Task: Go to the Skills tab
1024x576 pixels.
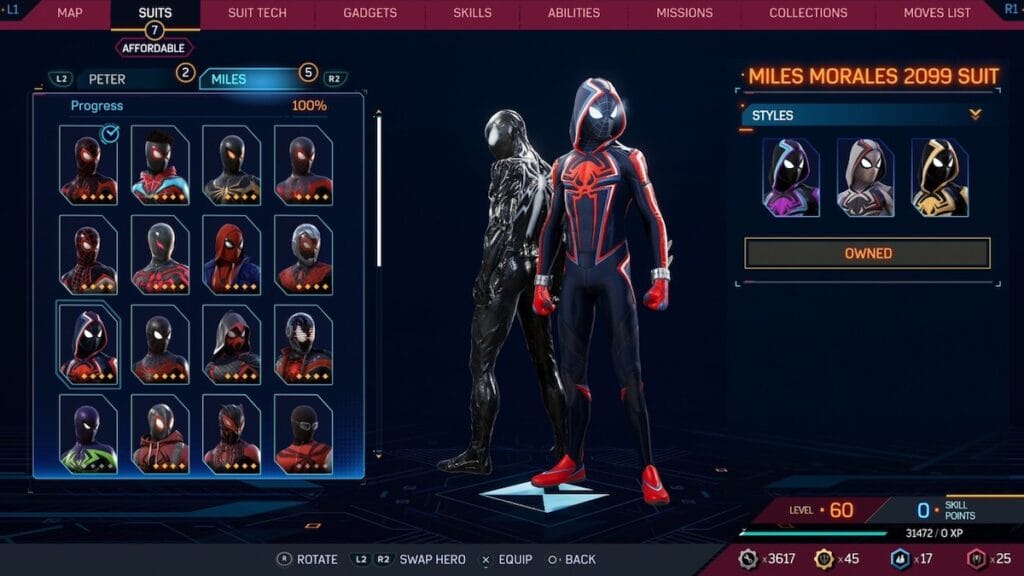Action: pyautogui.click(x=473, y=13)
